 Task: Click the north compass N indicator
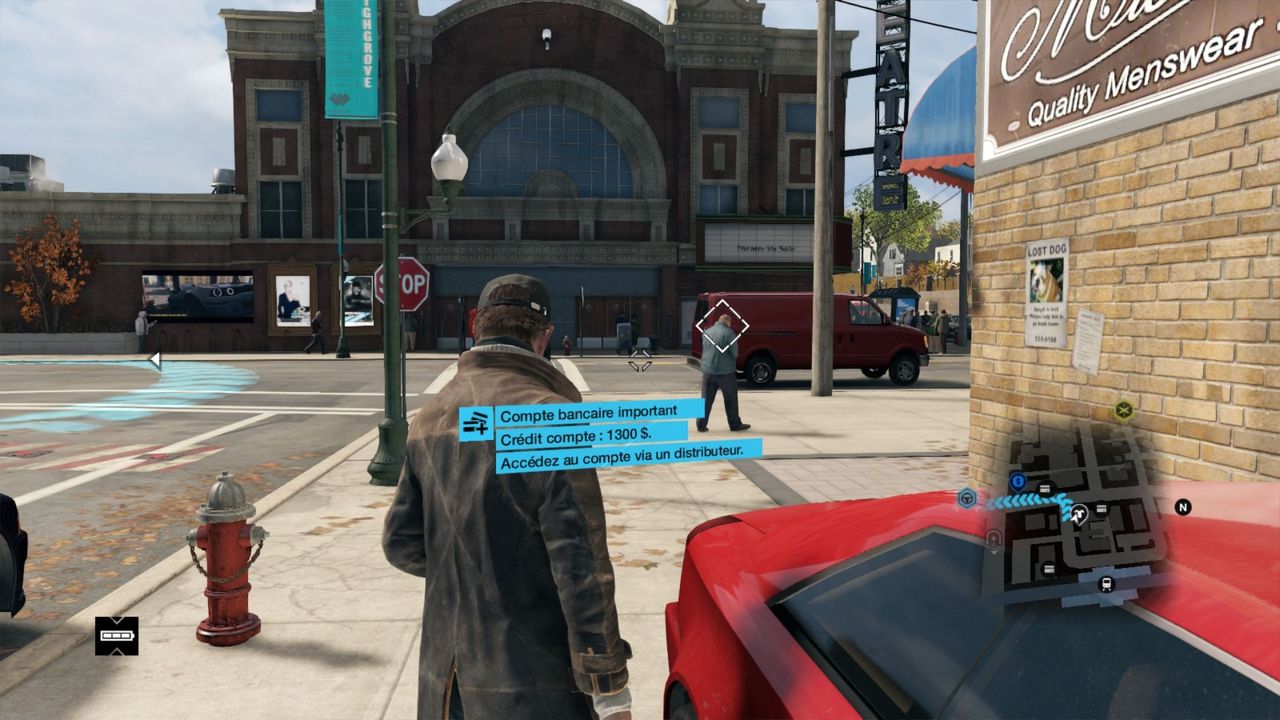click(1182, 507)
